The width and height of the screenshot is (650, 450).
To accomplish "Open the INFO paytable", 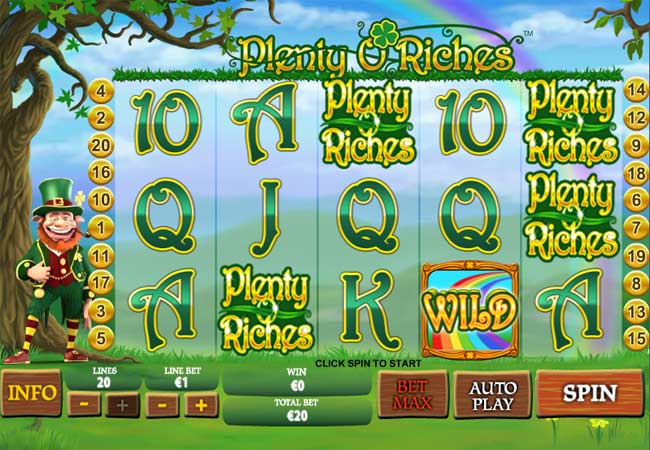I will click(31, 393).
